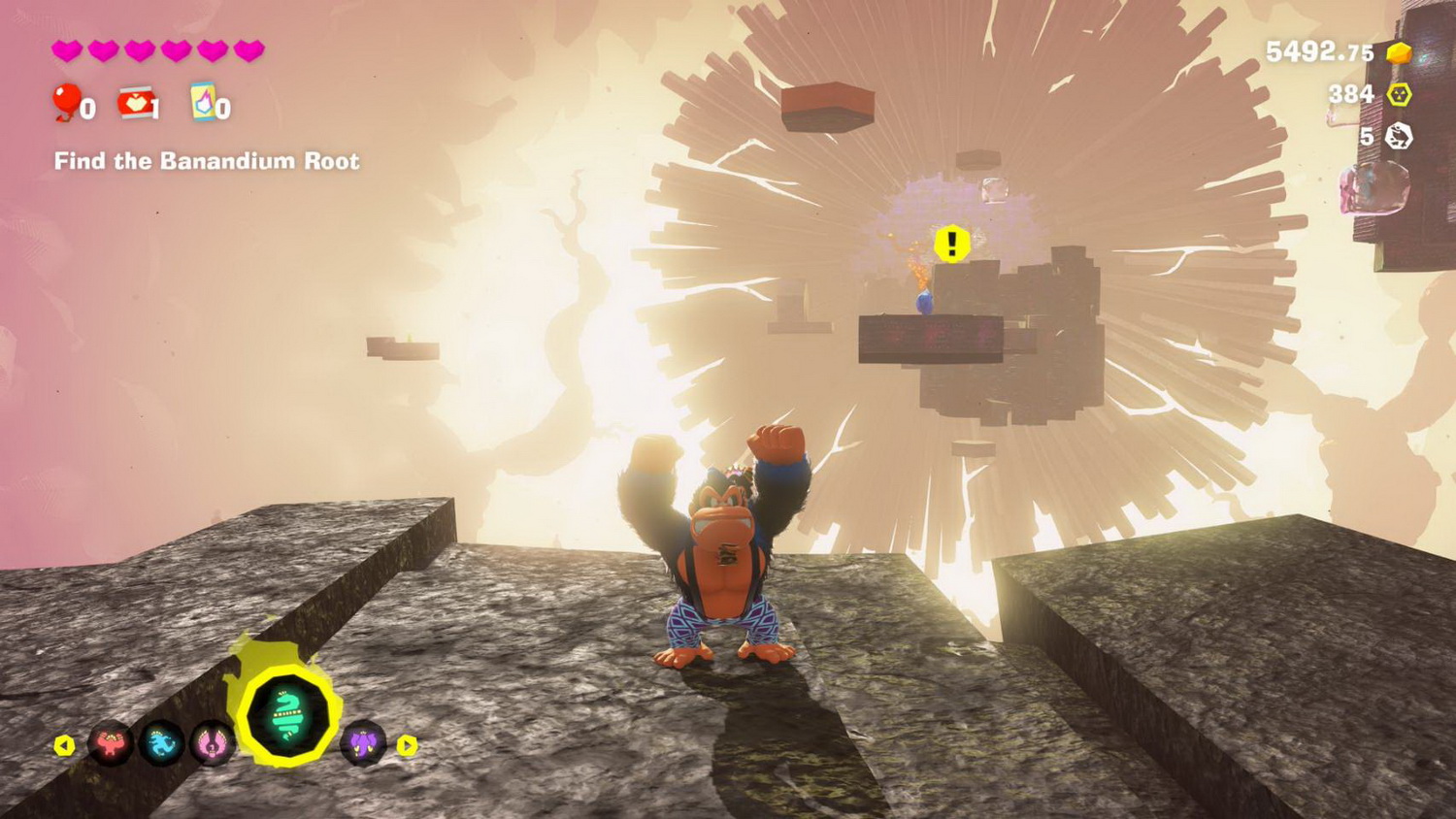Image resolution: width=1456 pixels, height=819 pixels.
Task: Click the snack jar item icon
Action: coord(136,105)
